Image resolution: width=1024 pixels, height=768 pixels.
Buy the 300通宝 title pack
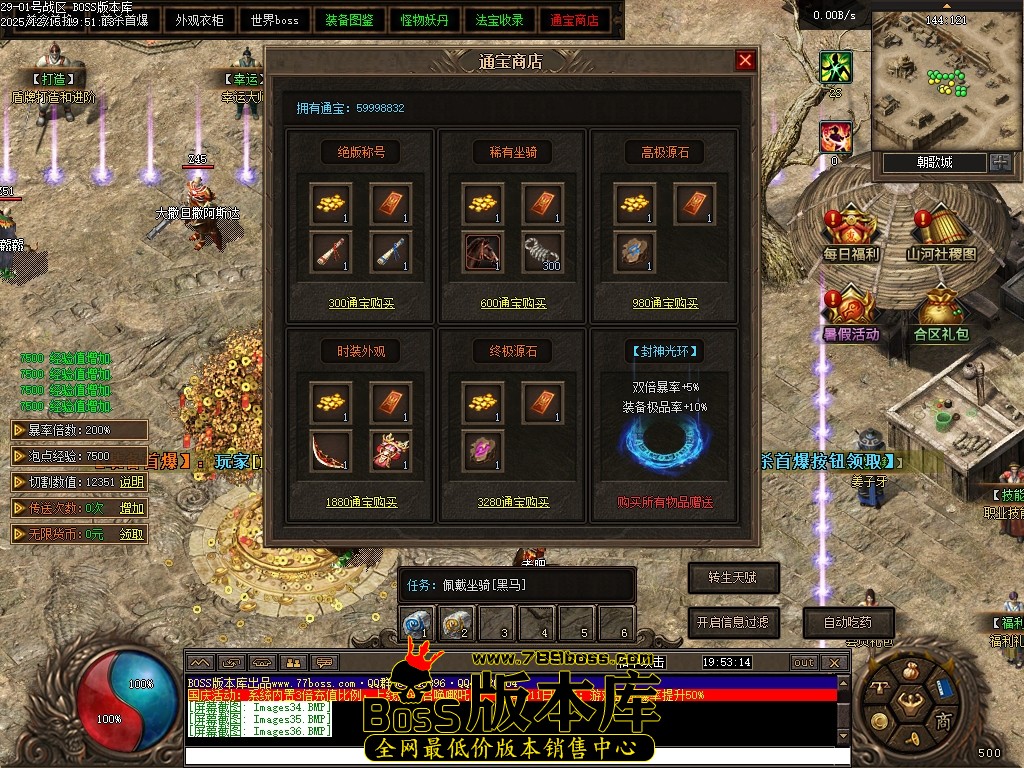[x=361, y=304]
